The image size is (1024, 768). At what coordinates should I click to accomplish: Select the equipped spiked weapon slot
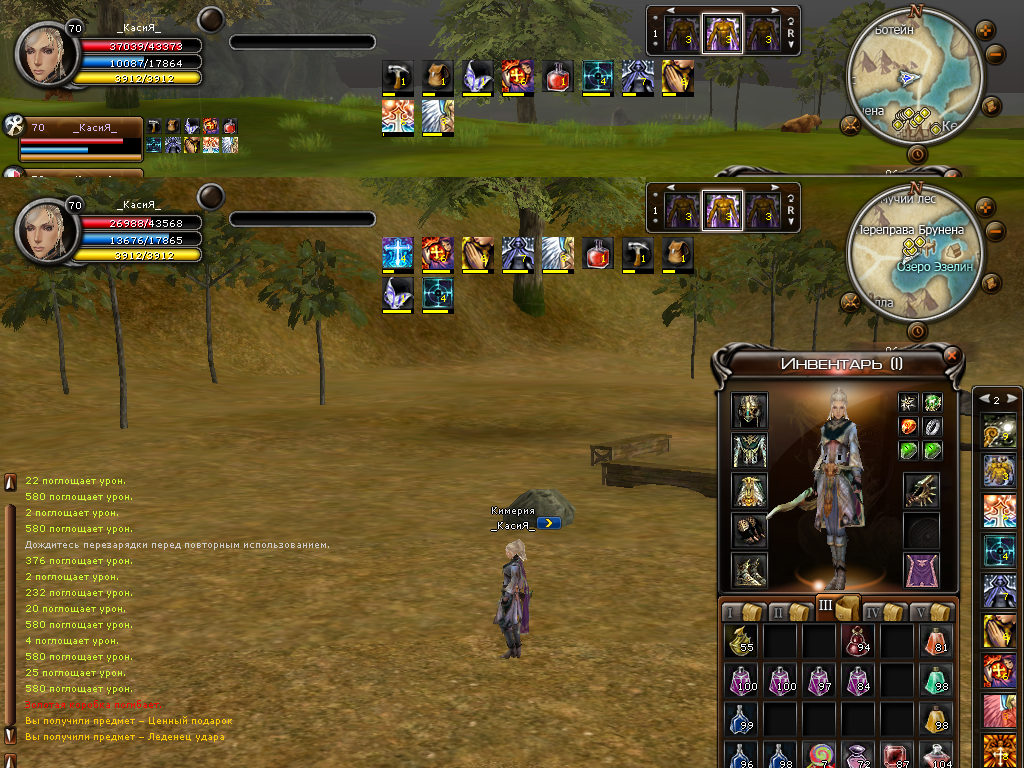[922, 490]
